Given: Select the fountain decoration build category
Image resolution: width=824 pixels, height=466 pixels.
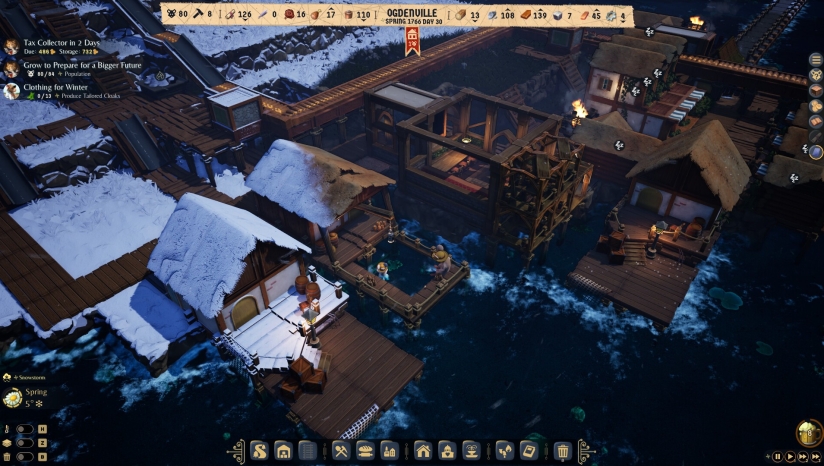Looking at the screenshot, I should click(x=471, y=451).
